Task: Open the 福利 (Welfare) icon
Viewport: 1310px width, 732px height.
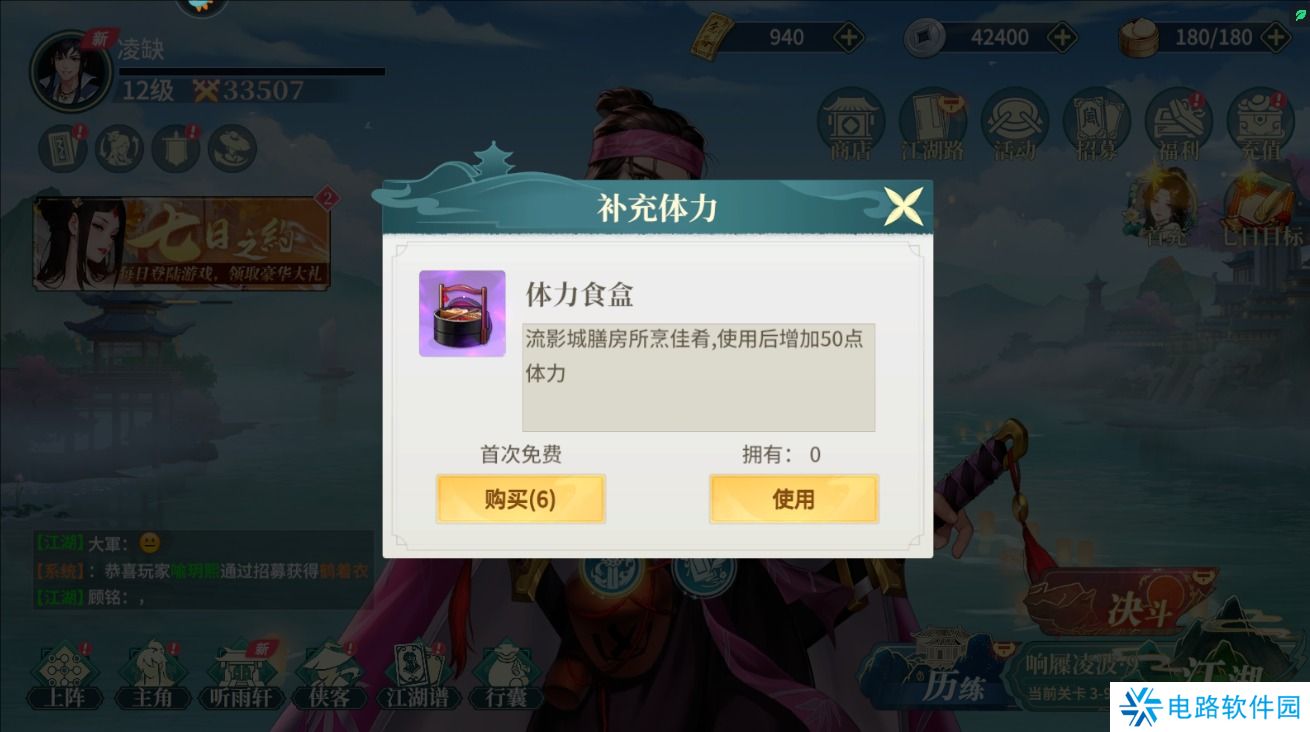Action: [1177, 122]
